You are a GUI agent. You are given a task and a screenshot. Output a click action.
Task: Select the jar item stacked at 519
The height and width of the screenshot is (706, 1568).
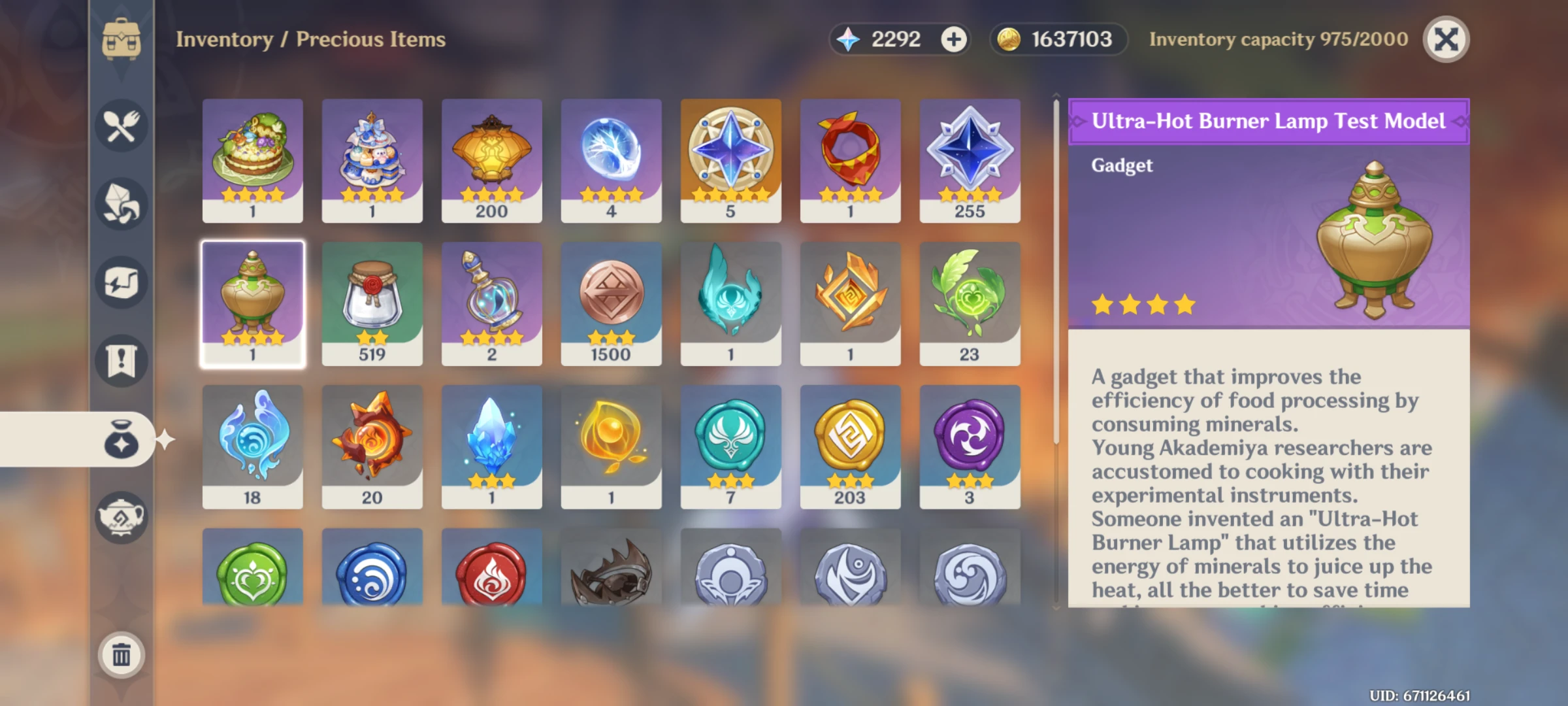372,301
